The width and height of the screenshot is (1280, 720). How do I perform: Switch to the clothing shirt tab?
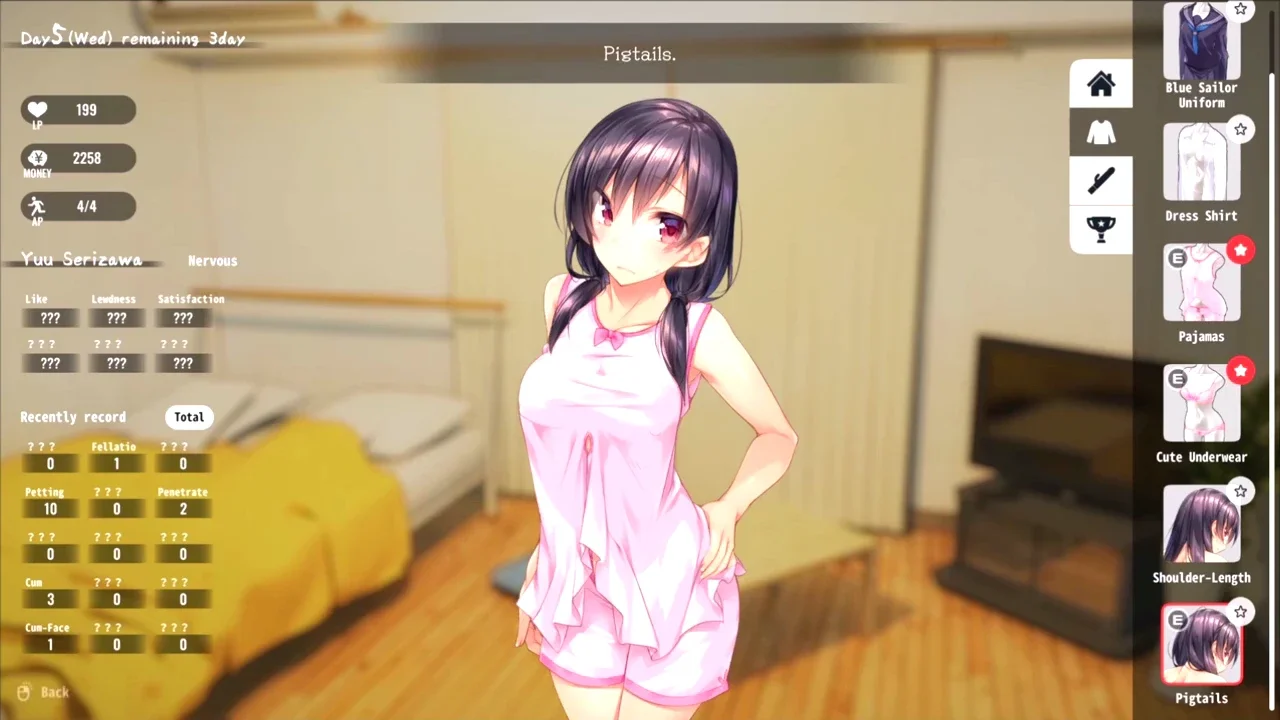(x=1101, y=132)
